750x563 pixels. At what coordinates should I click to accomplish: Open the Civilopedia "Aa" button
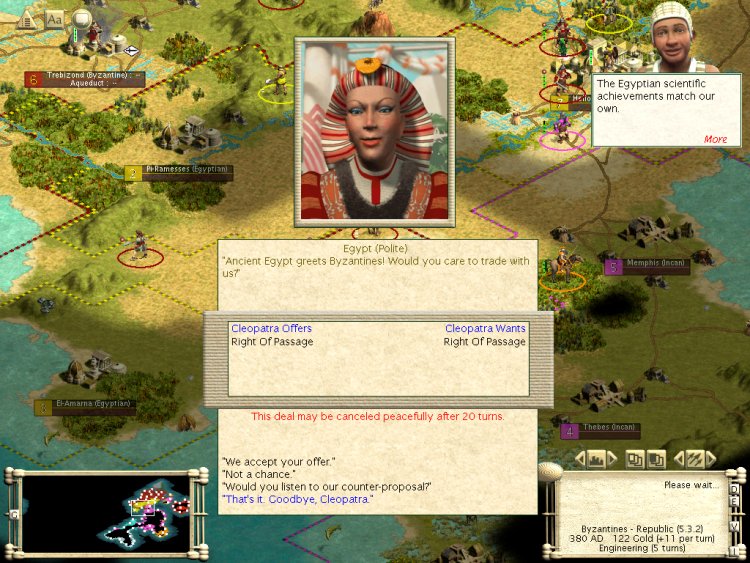[54, 18]
